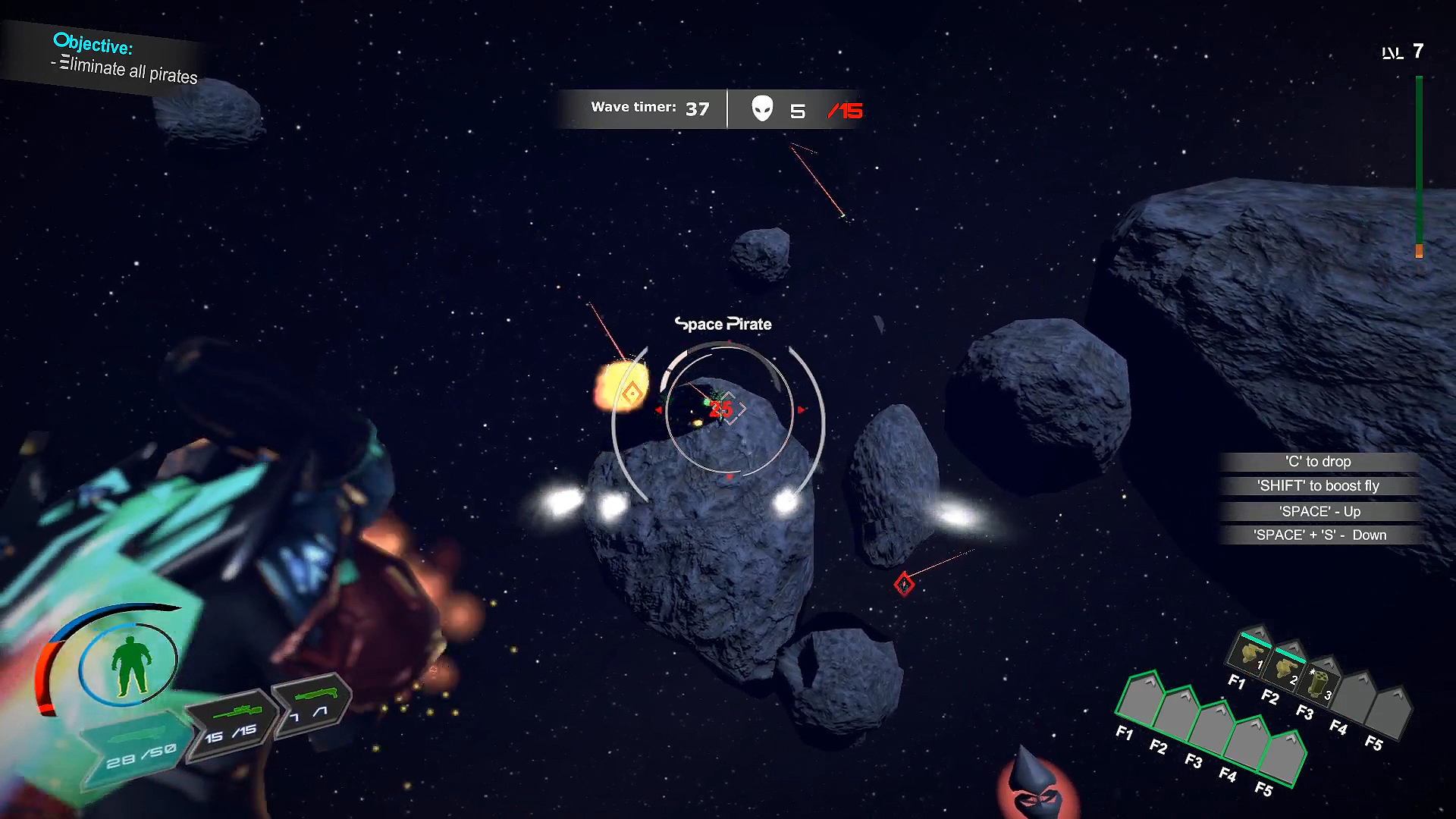Screen dimensions: 1456x819
Task: Click the pirate marker icon at screen bottom
Action: 1034,785
